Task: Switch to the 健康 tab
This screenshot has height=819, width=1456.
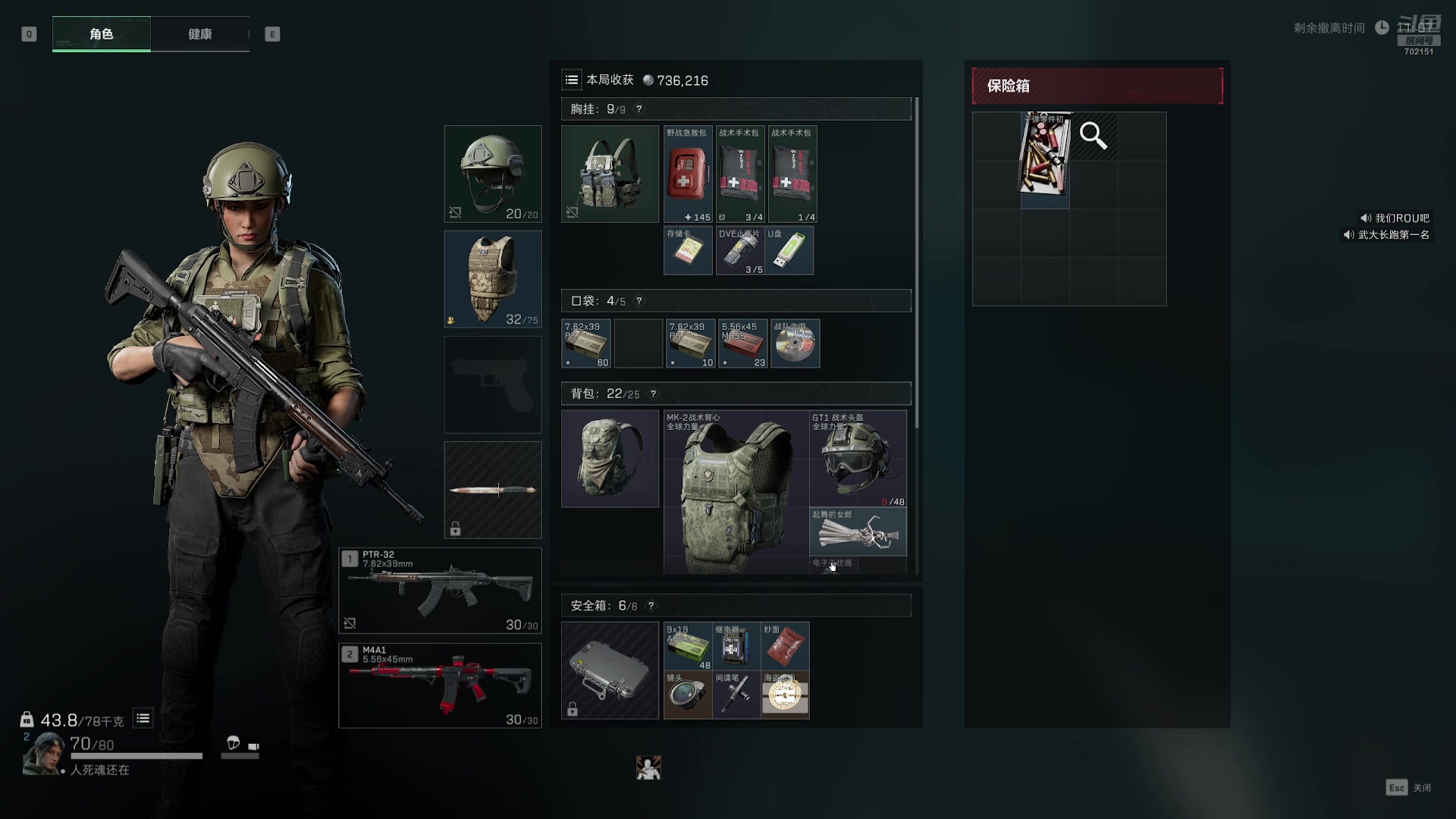Action: coord(200,34)
